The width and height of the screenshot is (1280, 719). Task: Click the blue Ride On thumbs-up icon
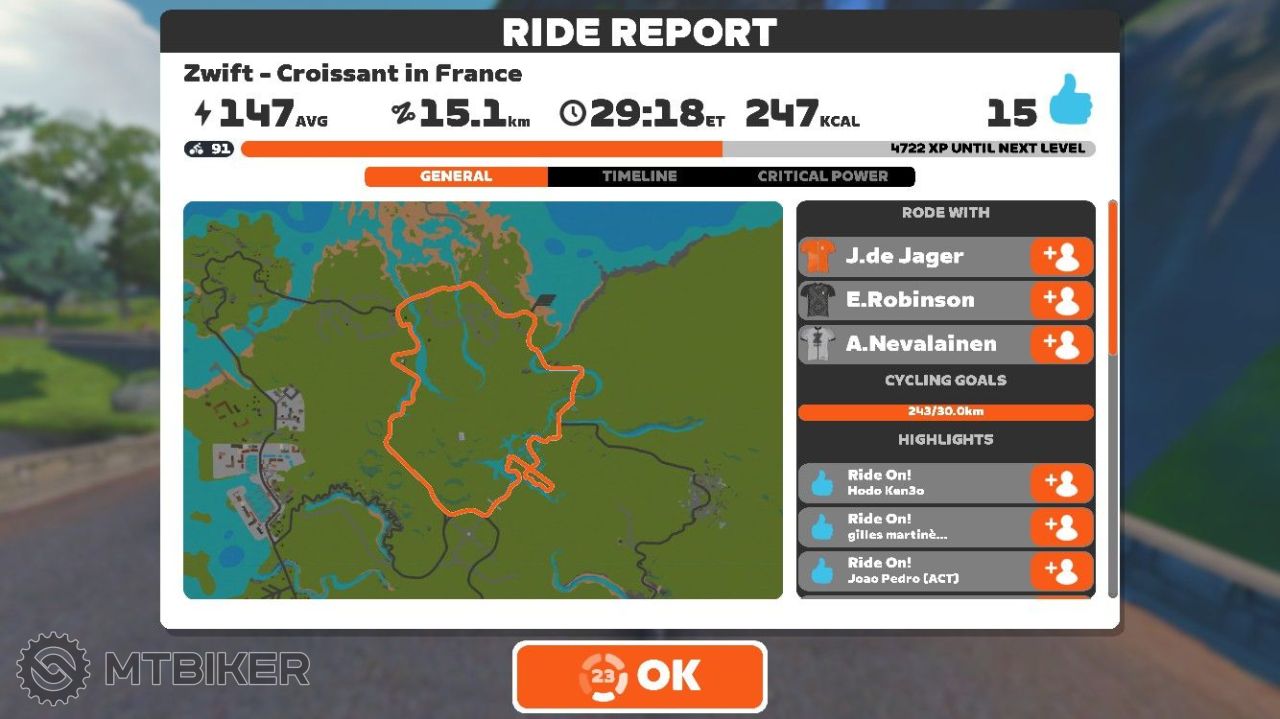pyautogui.click(x=1069, y=100)
